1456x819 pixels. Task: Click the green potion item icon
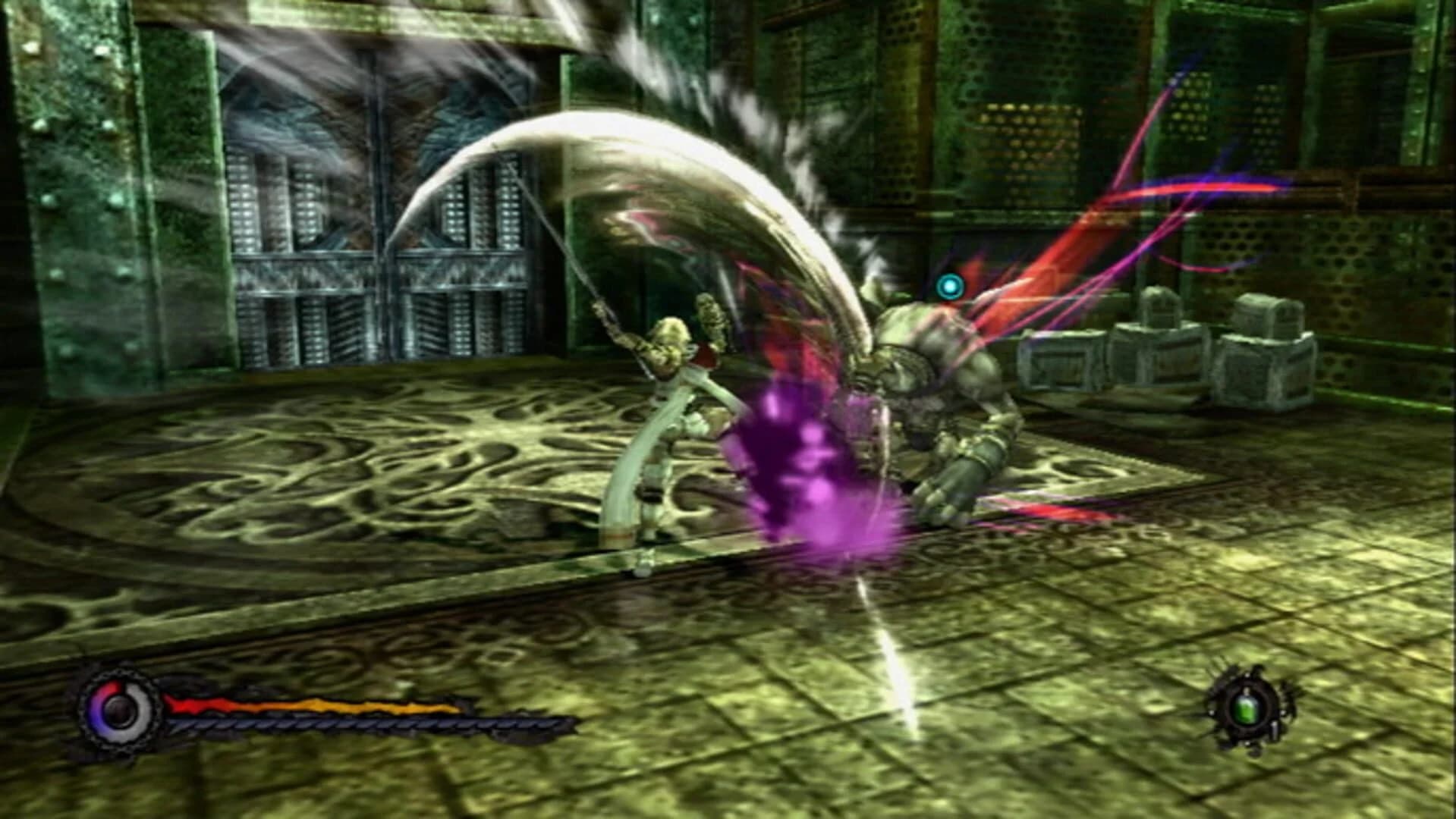[x=1249, y=709]
